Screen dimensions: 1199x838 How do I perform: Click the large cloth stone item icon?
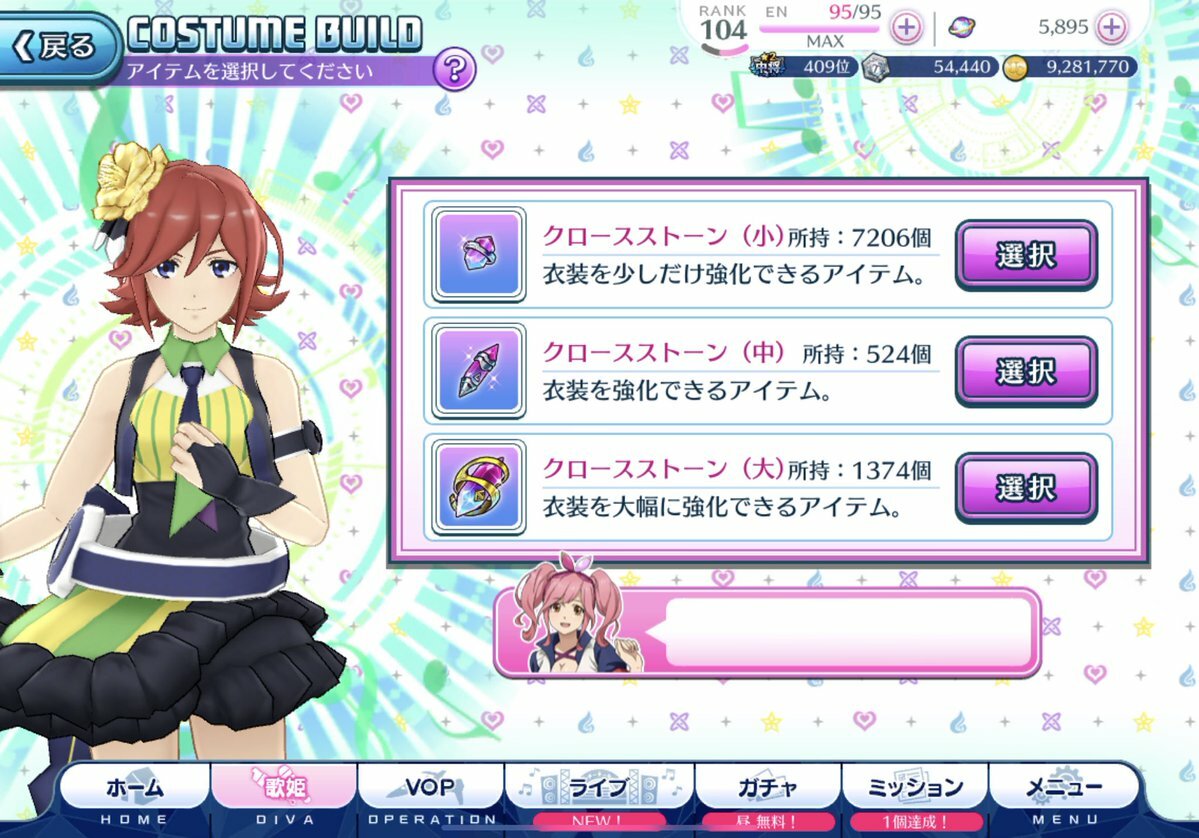[478, 488]
